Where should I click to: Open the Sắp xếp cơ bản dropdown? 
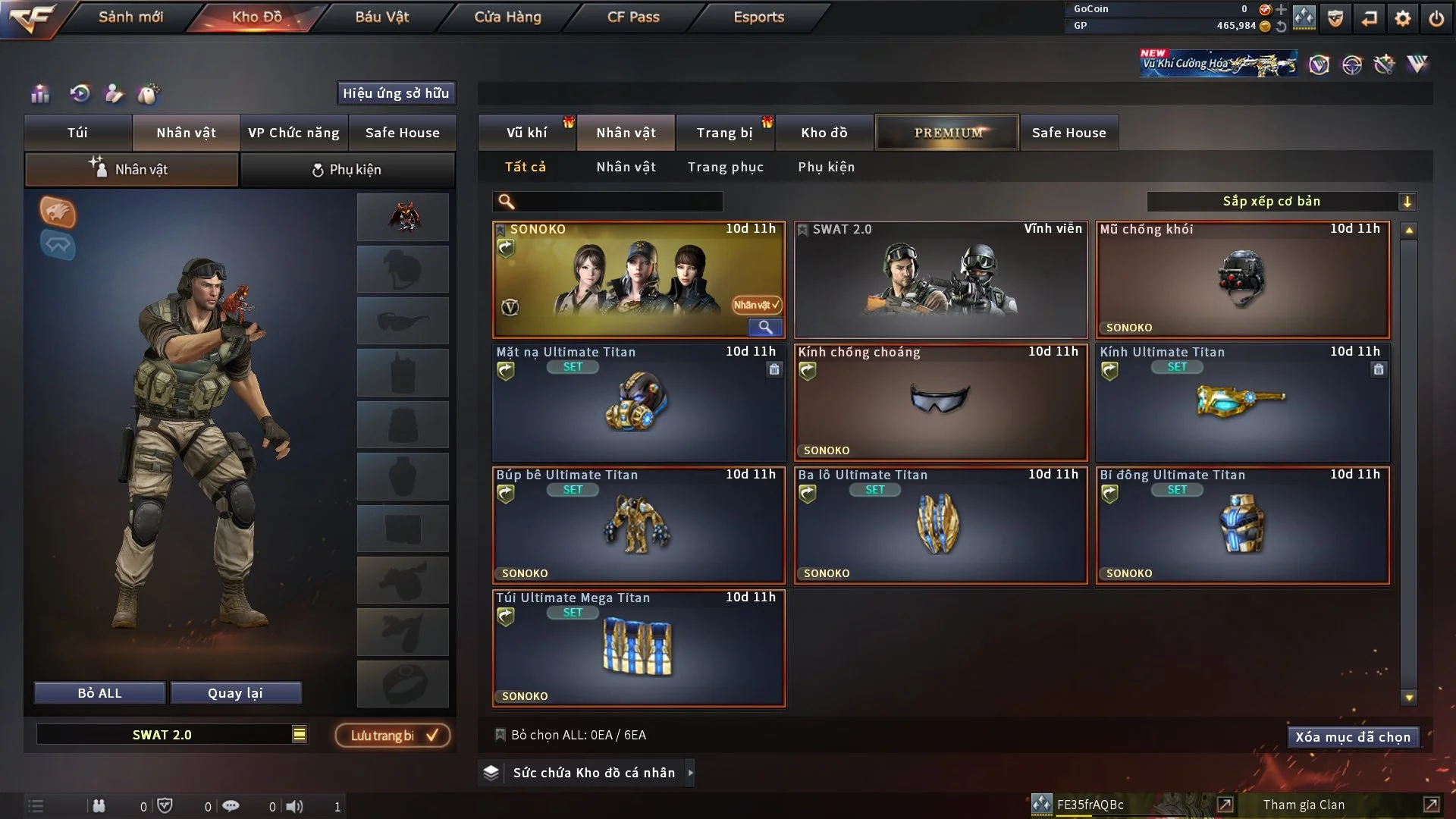click(x=1281, y=202)
